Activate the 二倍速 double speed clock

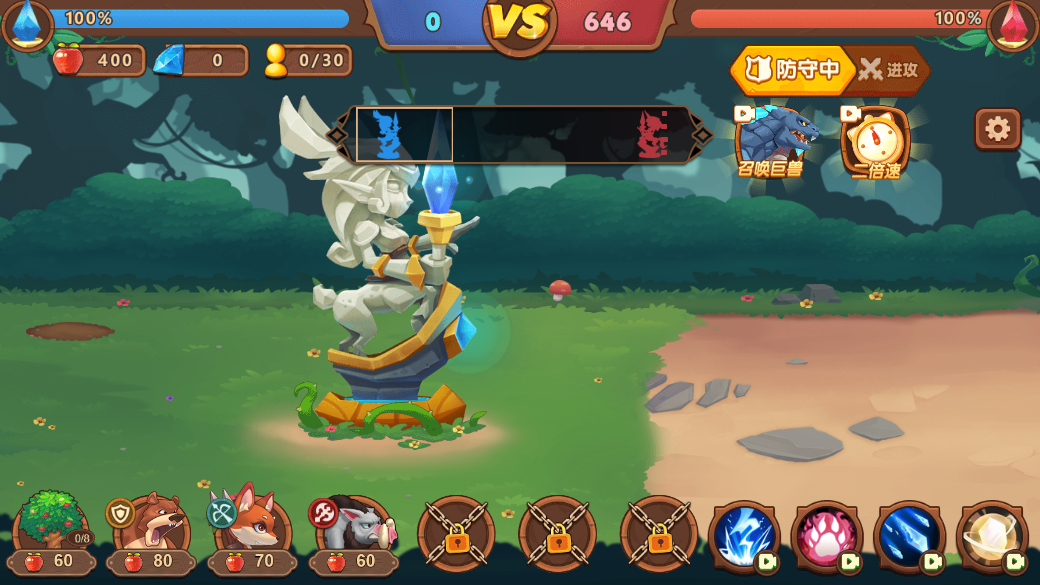pyautogui.click(x=876, y=141)
